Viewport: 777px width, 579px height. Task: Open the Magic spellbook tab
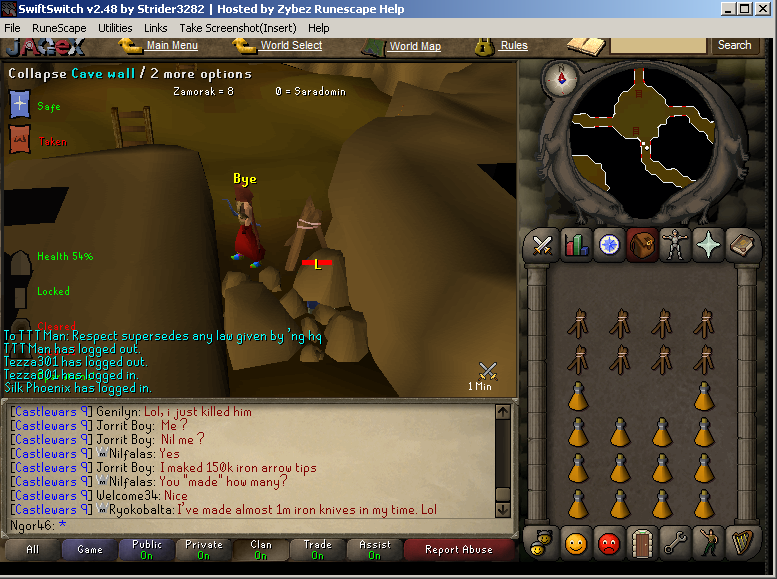[x=741, y=244]
